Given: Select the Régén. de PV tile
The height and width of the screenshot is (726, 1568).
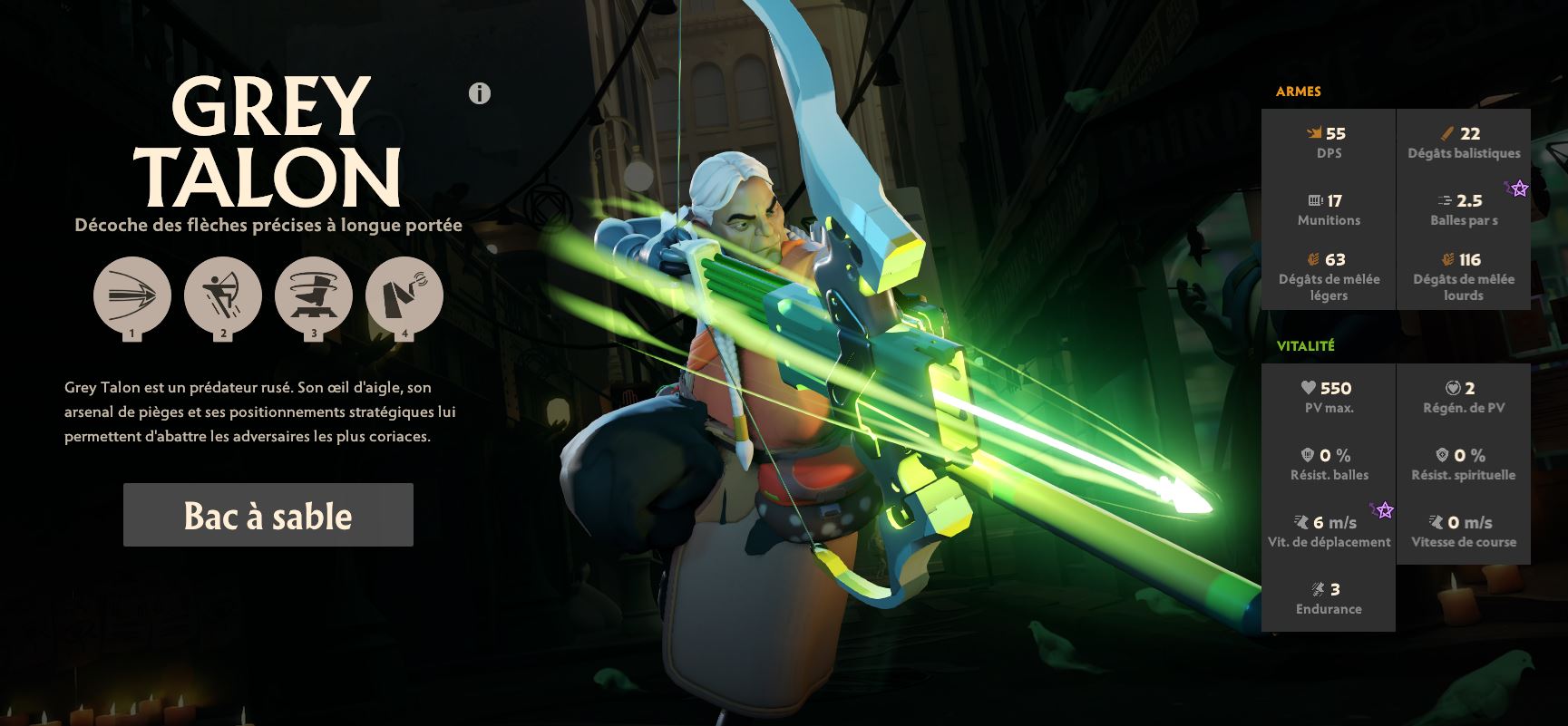Looking at the screenshot, I should point(1463,397).
